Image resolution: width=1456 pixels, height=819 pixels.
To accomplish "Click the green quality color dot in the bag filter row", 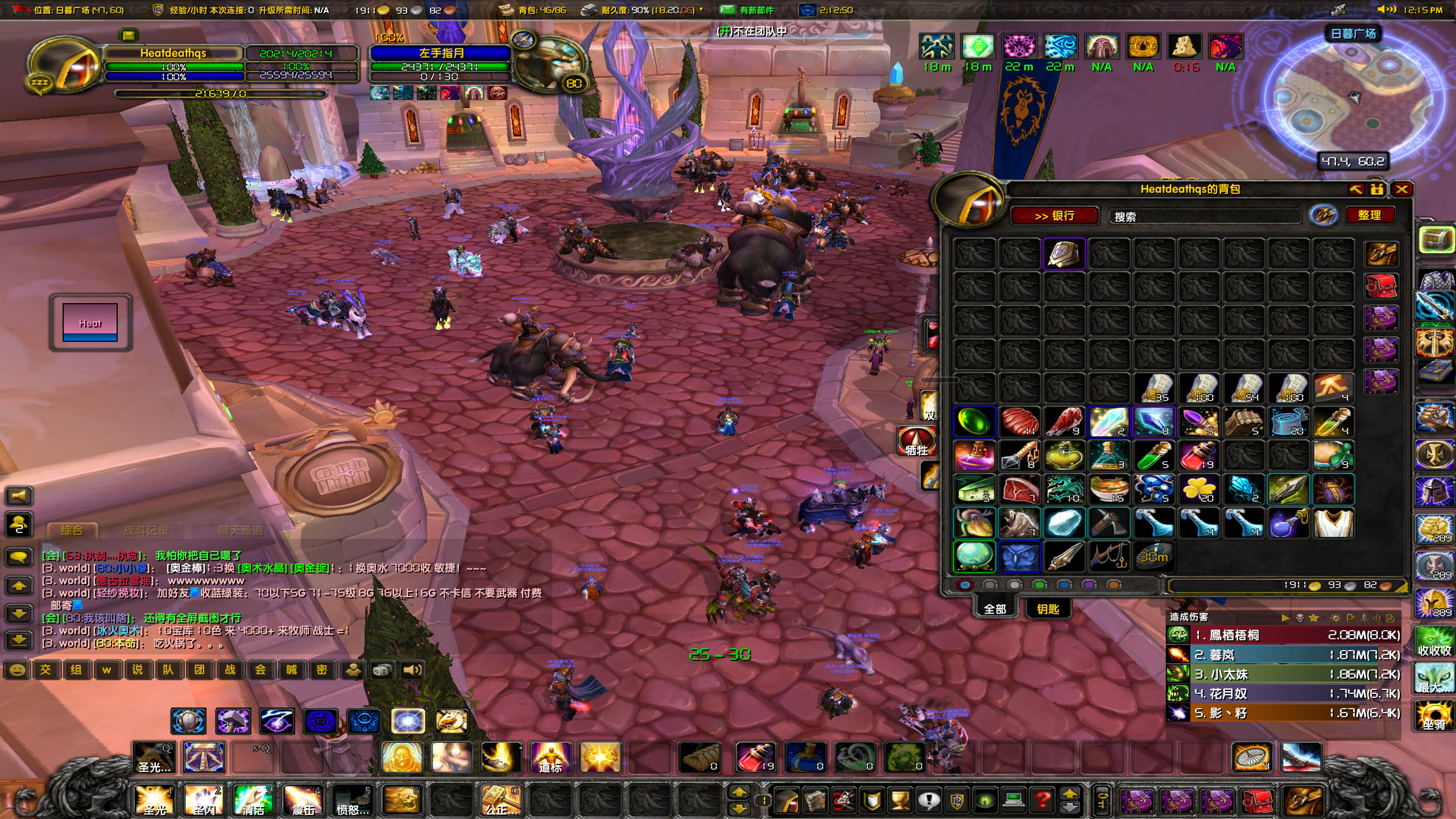I will click(x=1040, y=584).
